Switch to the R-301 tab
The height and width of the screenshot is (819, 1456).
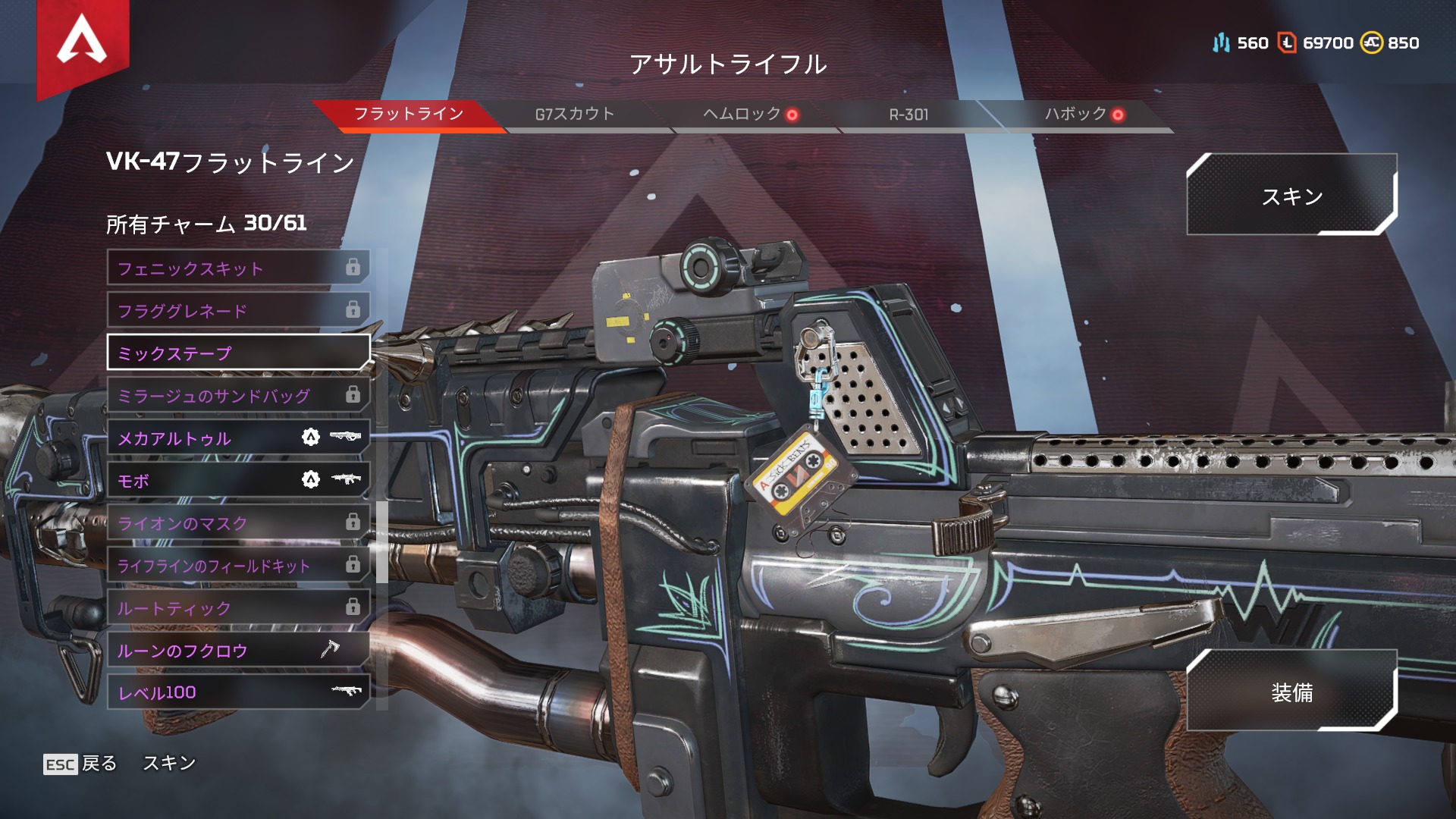[x=908, y=115]
